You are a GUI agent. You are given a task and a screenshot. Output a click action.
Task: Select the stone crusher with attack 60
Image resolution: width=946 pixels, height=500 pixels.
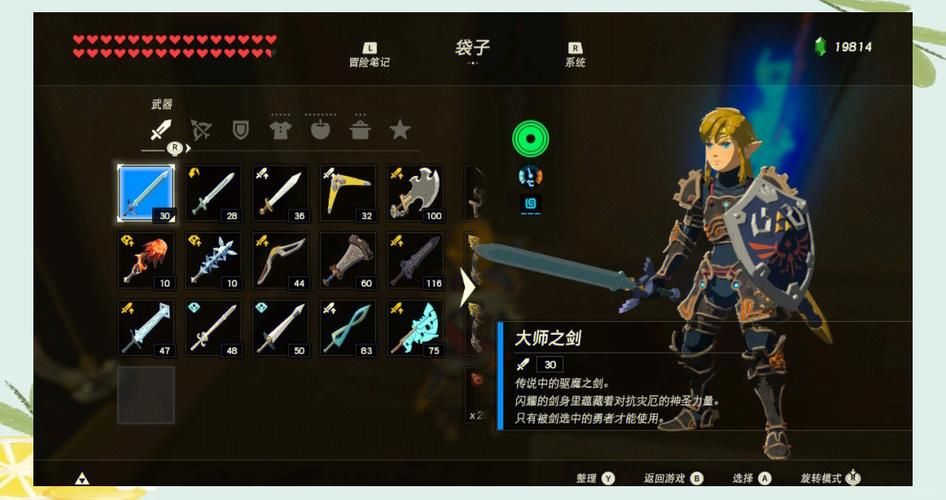tap(348, 261)
